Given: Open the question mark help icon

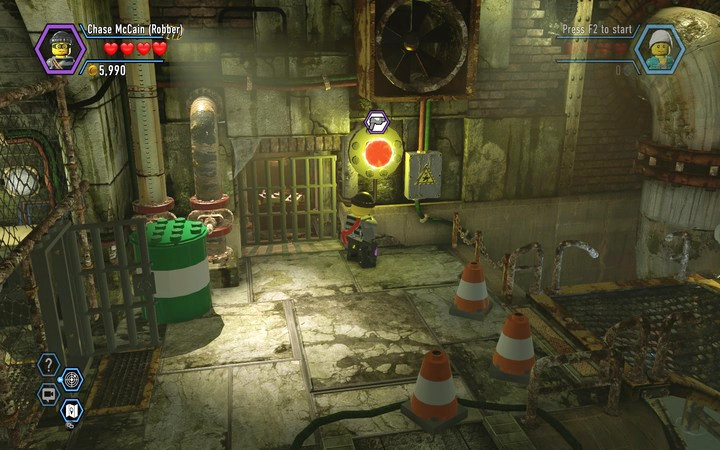Looking at the screenshot, I should click(49, 365).
